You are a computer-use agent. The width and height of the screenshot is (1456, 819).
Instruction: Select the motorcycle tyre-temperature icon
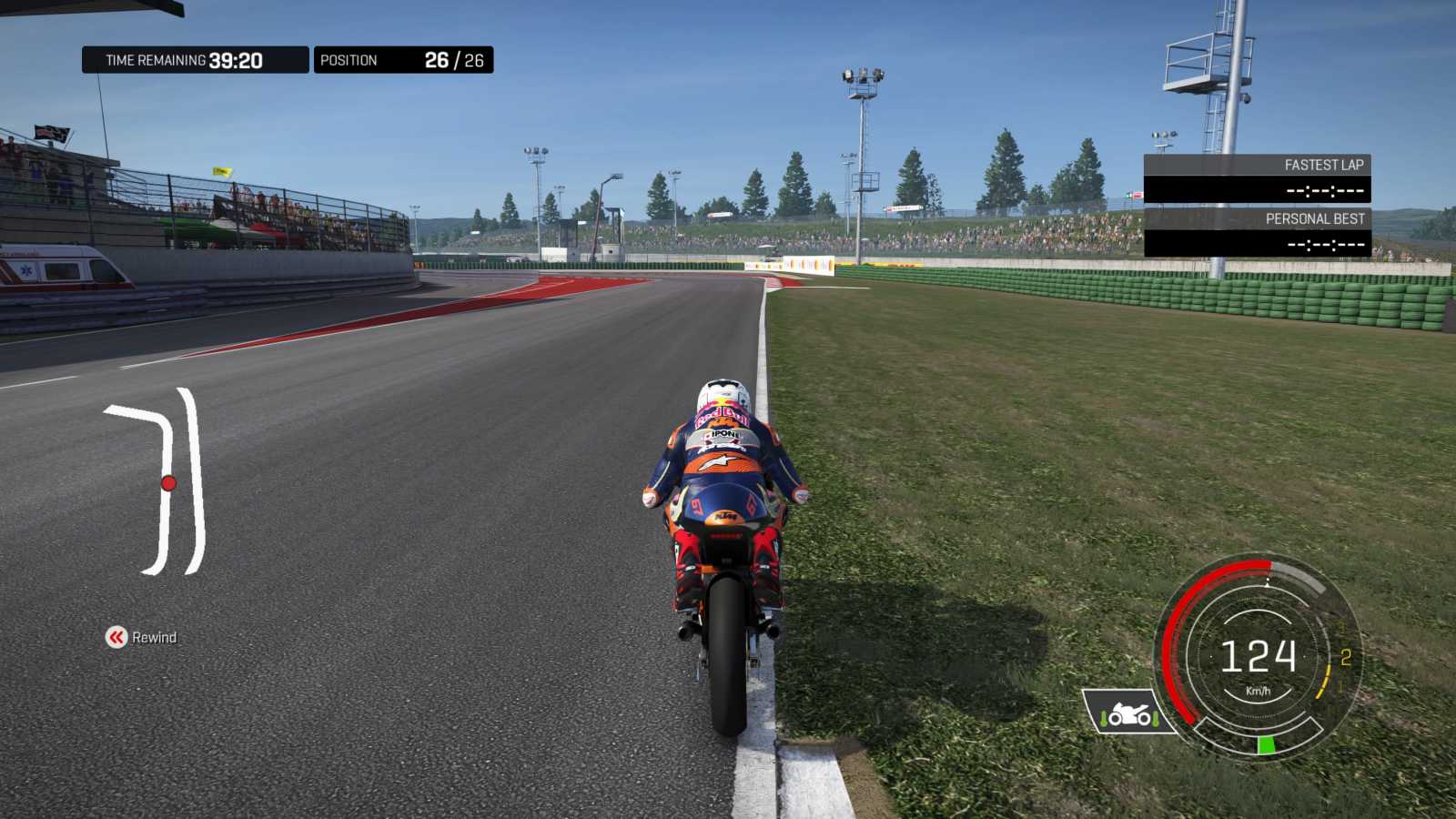coord(1128,714)
